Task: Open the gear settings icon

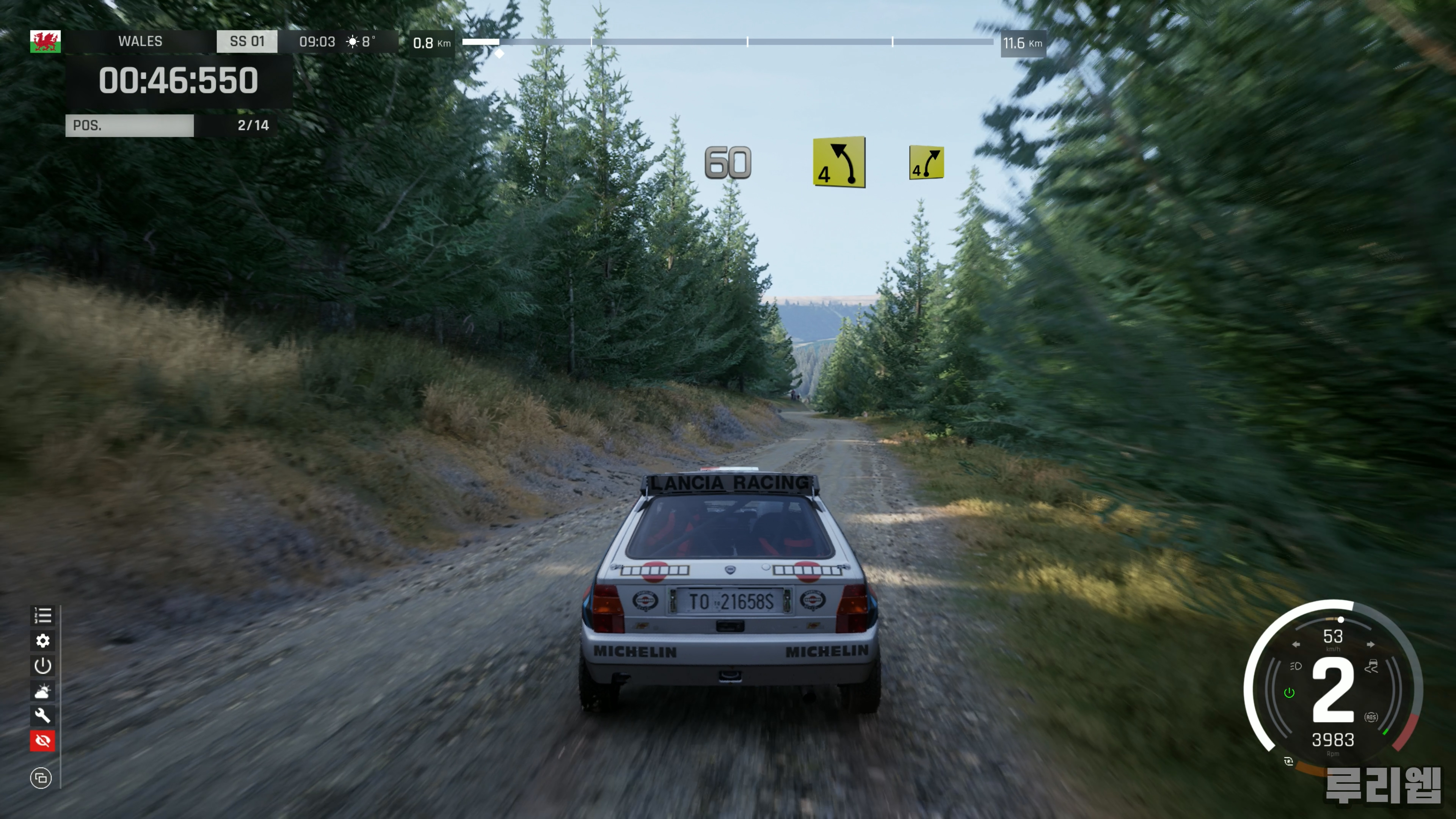Action: click(42, 640)
